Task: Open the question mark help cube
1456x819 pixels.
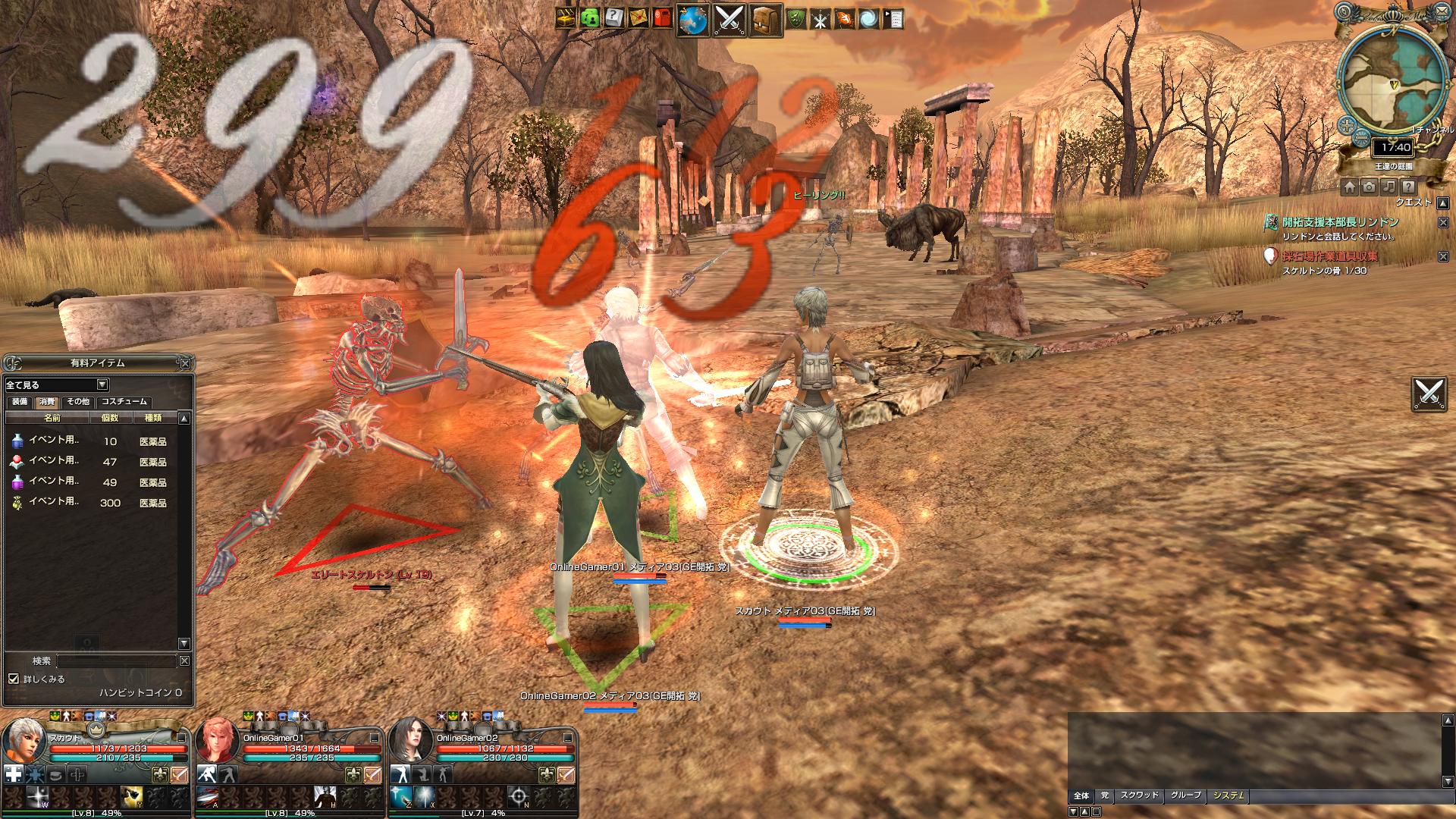Action: (x=614, y=18)
